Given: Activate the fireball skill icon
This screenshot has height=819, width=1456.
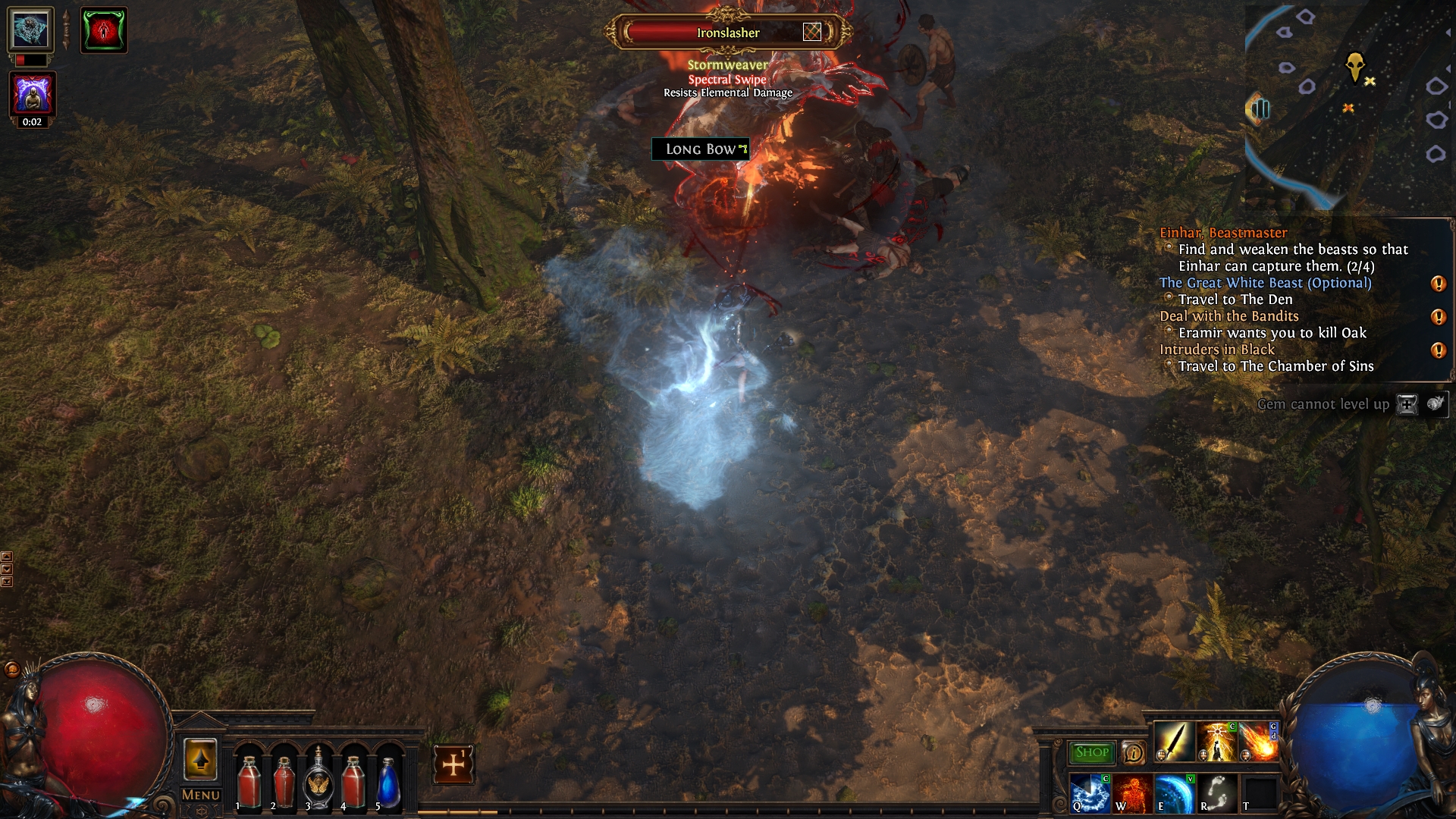Looking at the screenshot, I should [1259, 742].
